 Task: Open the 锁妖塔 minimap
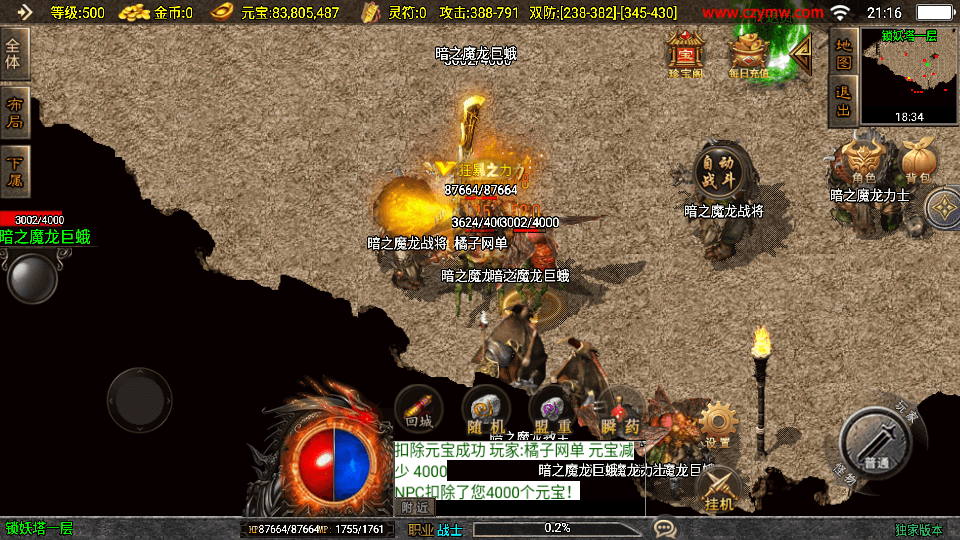[909, 74]
